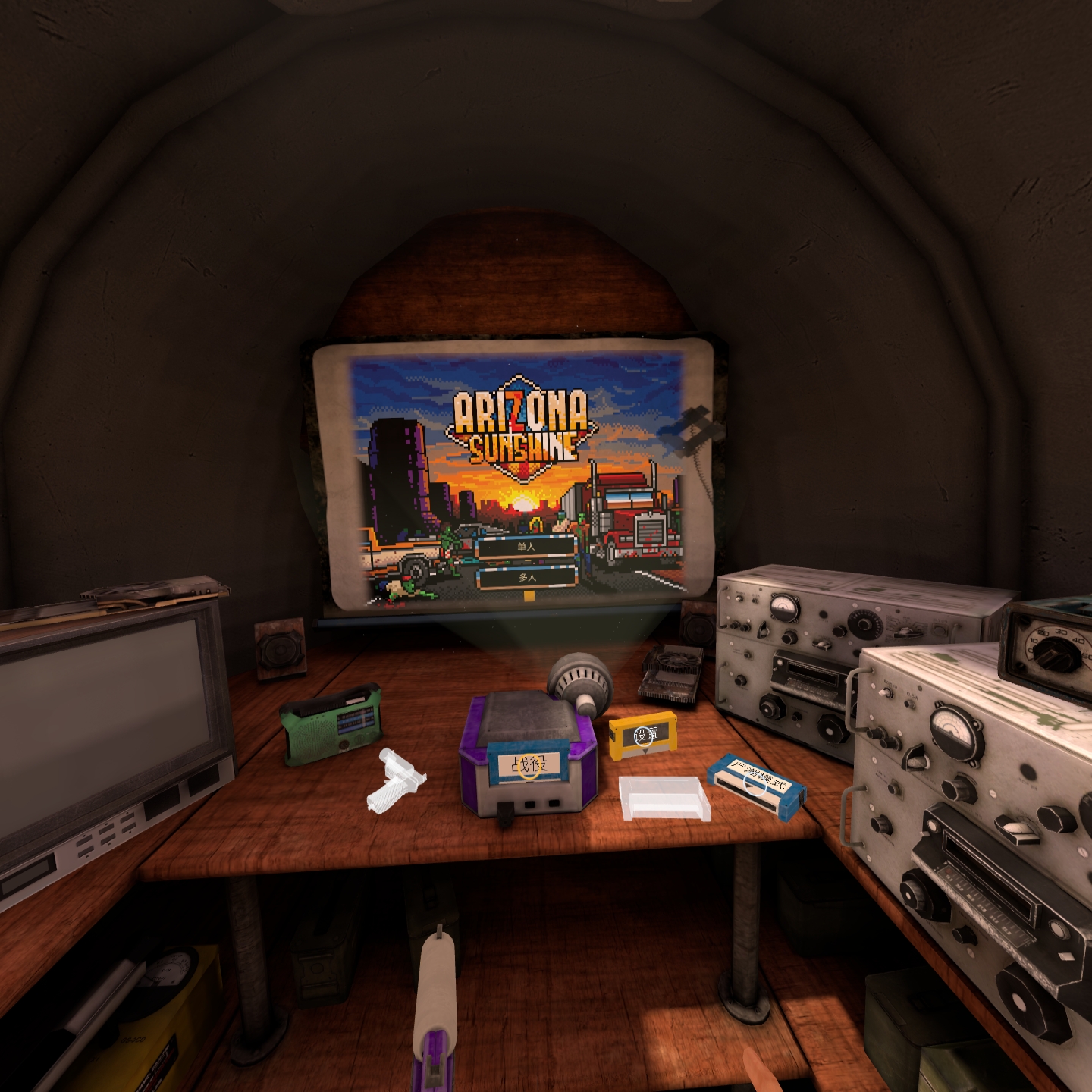Screen dimensions: 1092x1092
Task: Open the arrow below the settings cartridge label
Action: (x=645, y=752)
